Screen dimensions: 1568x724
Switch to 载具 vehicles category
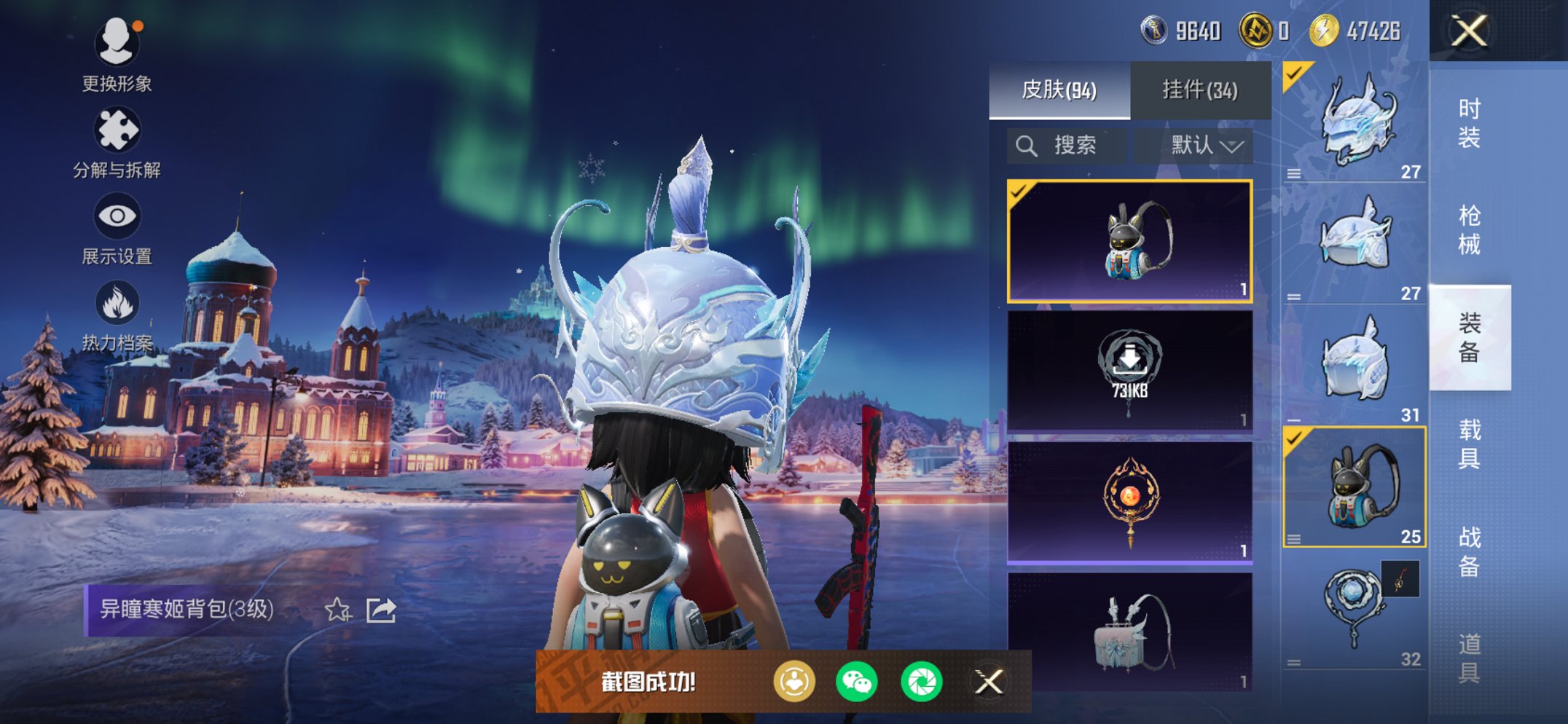[x=1469, y=444]
